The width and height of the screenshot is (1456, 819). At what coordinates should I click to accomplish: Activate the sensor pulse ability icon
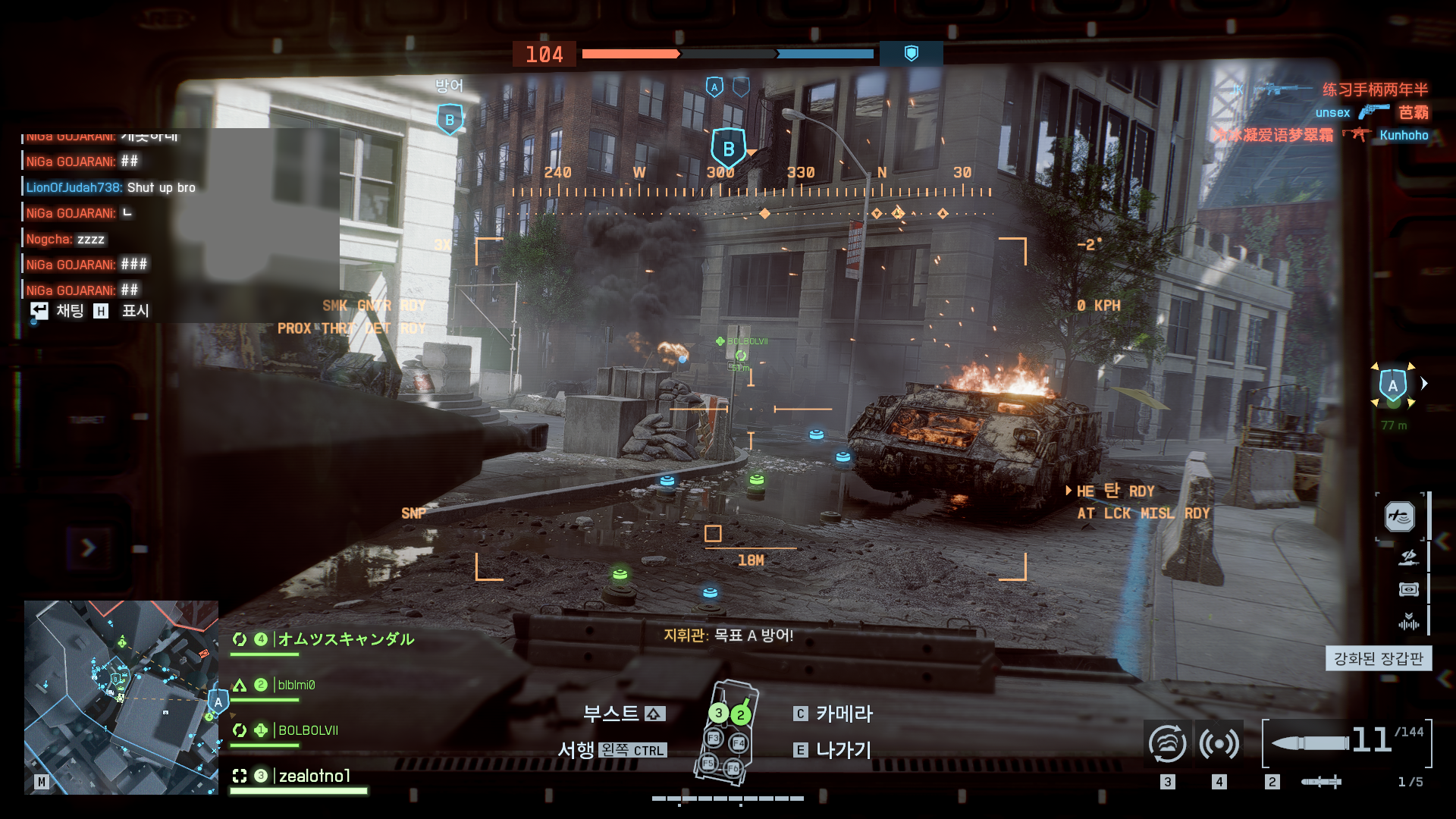(1219, 743)
